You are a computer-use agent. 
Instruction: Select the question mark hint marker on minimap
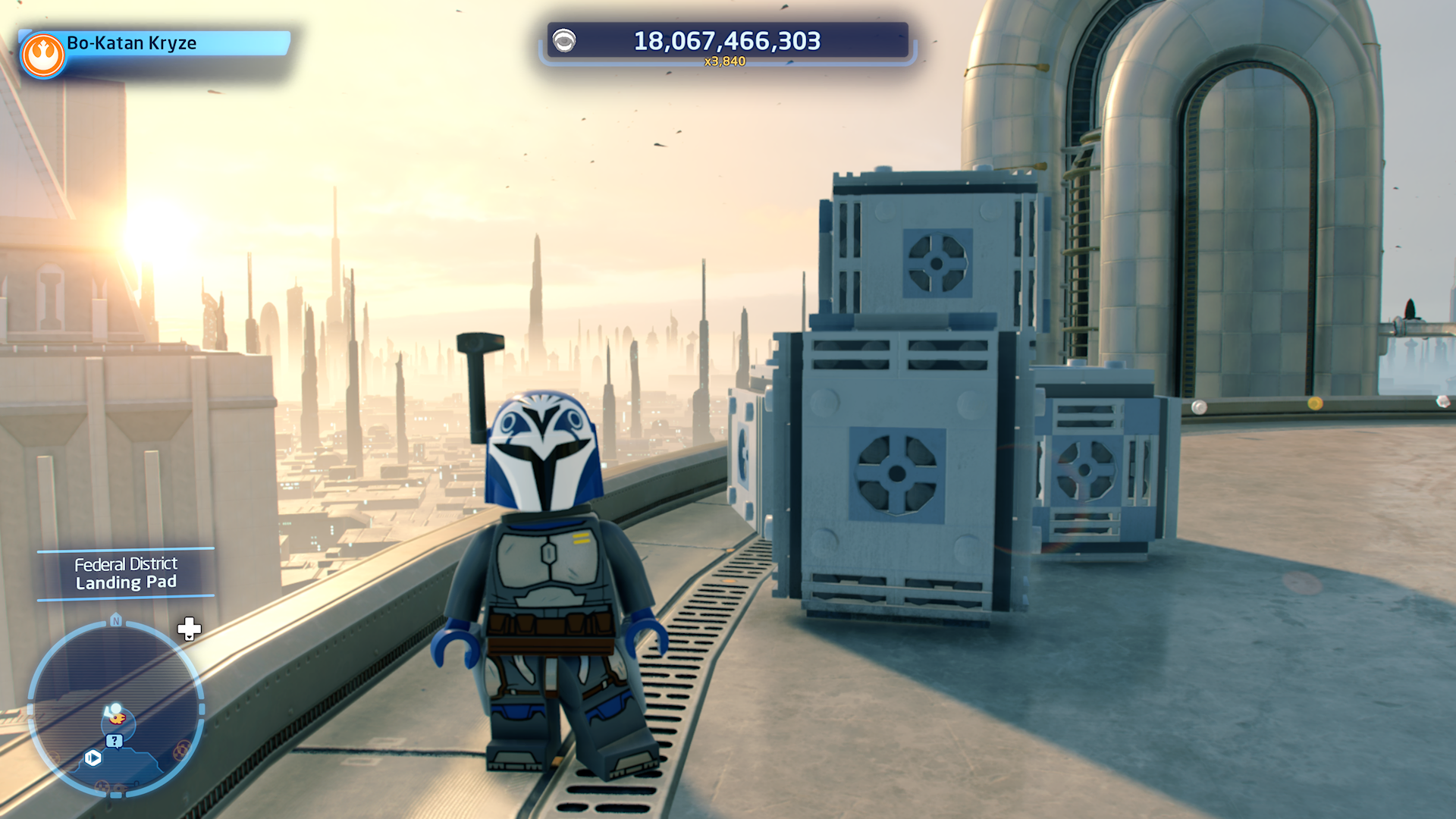pos(114,741)
